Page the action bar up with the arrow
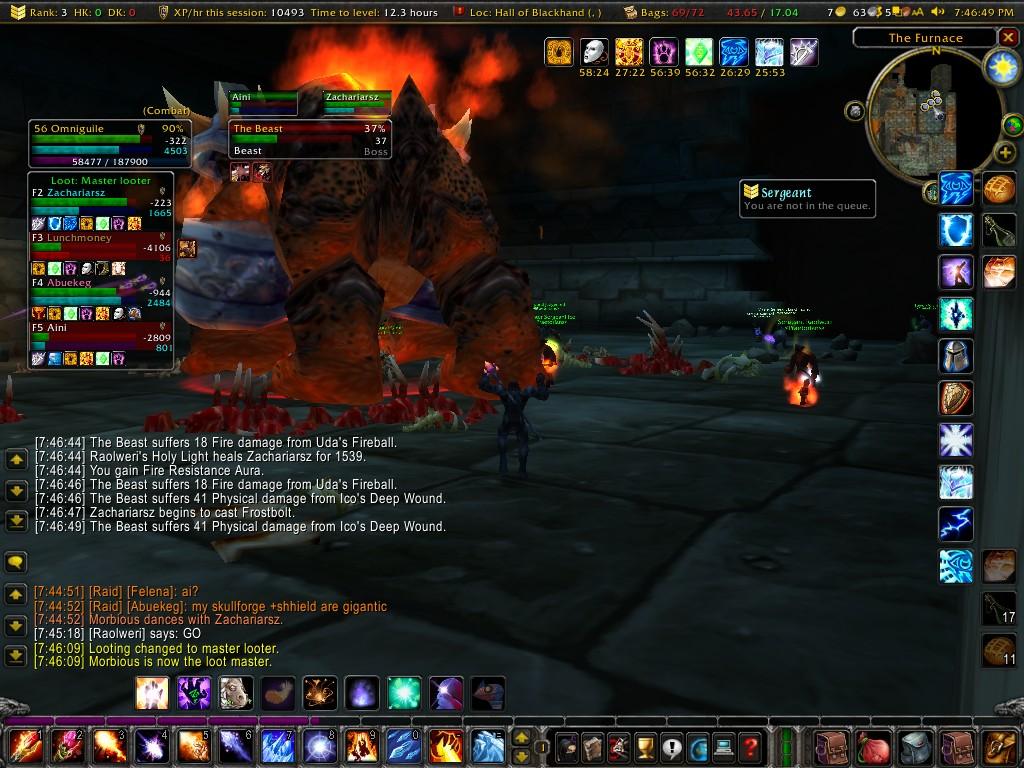Image resolution: width=1024 pixels, height=768 pixels. click(x=521, y=738)
